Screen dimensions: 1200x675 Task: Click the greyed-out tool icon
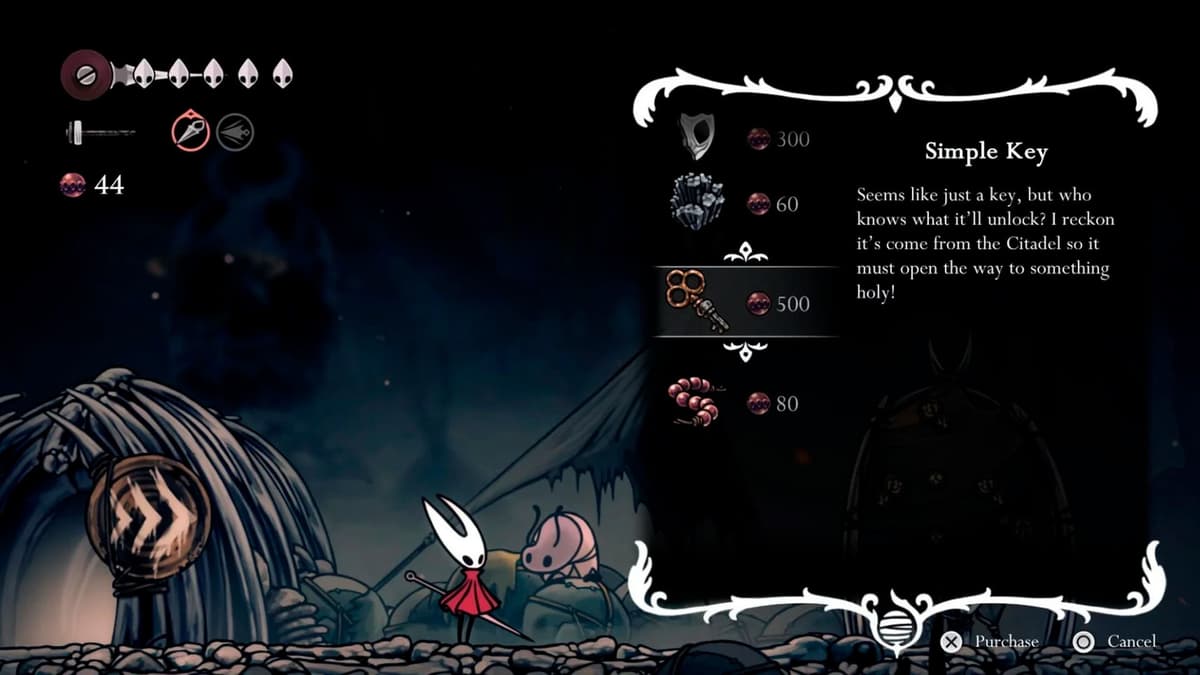point(235,131)
